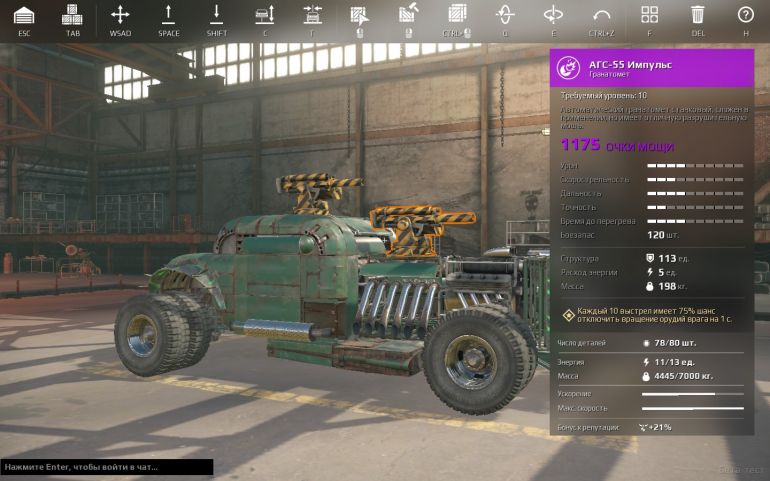
Task: Click the multi-select squares tool icon
Action: tap(457, 15)
